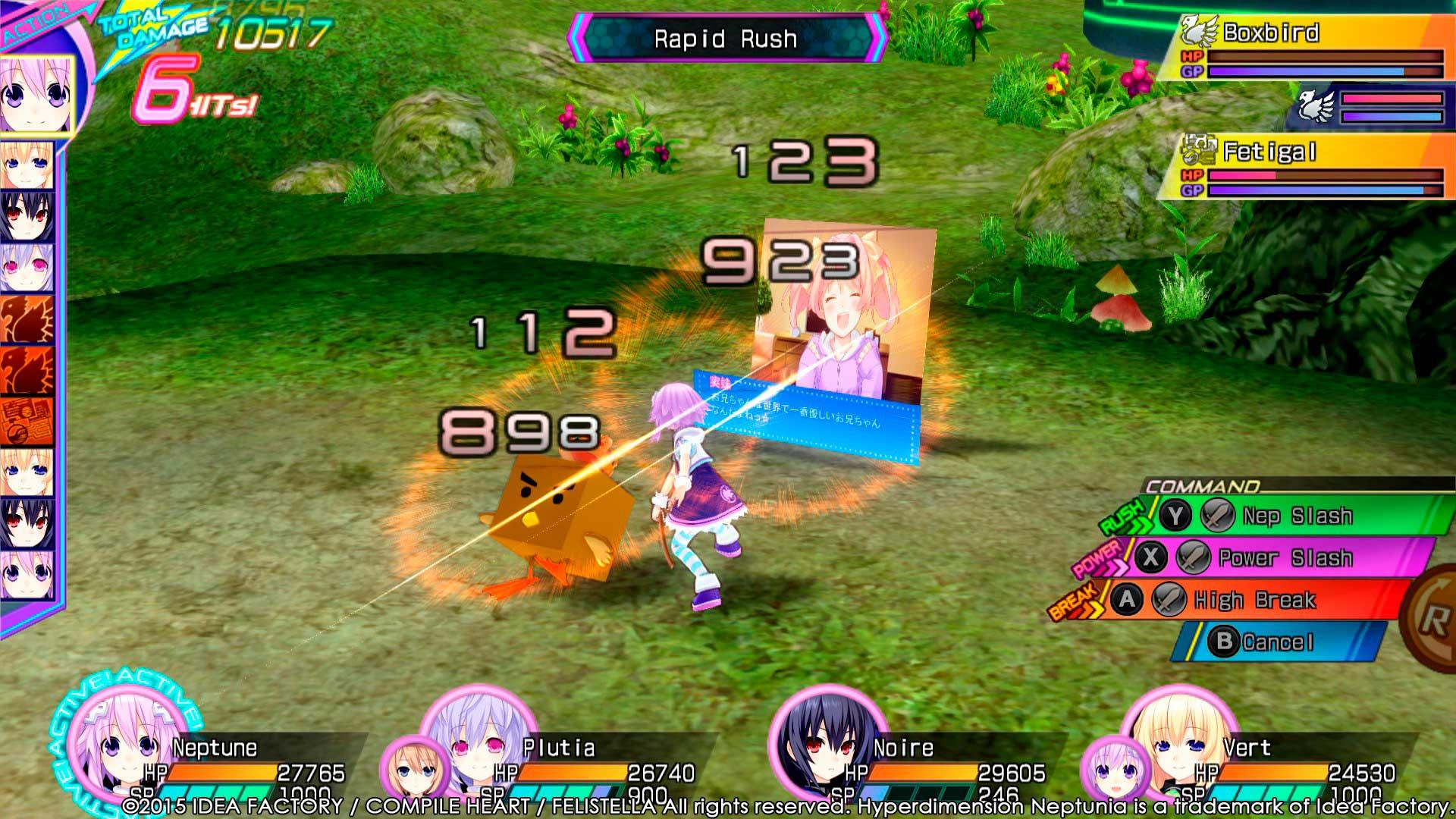
Task: Pick the High Break command
Action: point(1254,601)
